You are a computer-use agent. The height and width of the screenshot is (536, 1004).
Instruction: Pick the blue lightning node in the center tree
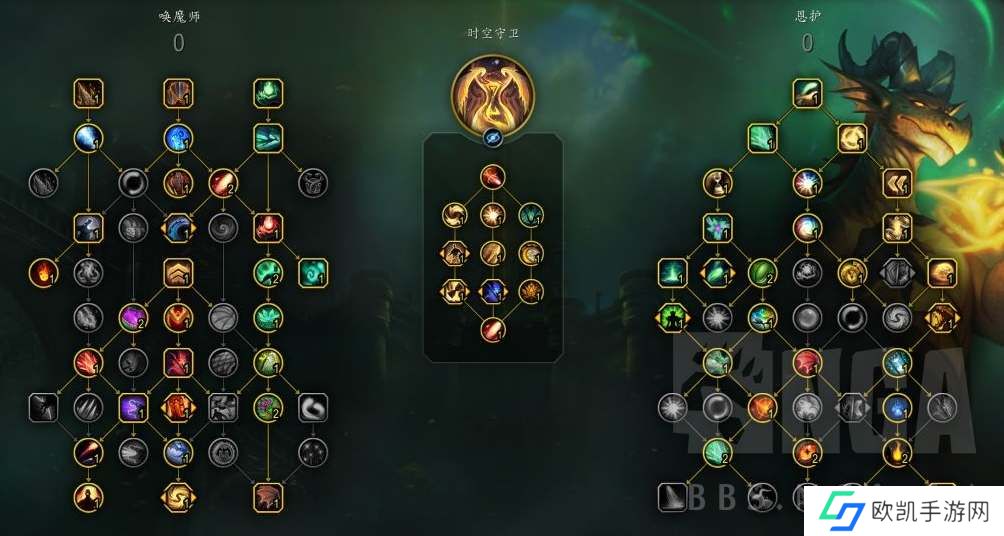(492, 291)
